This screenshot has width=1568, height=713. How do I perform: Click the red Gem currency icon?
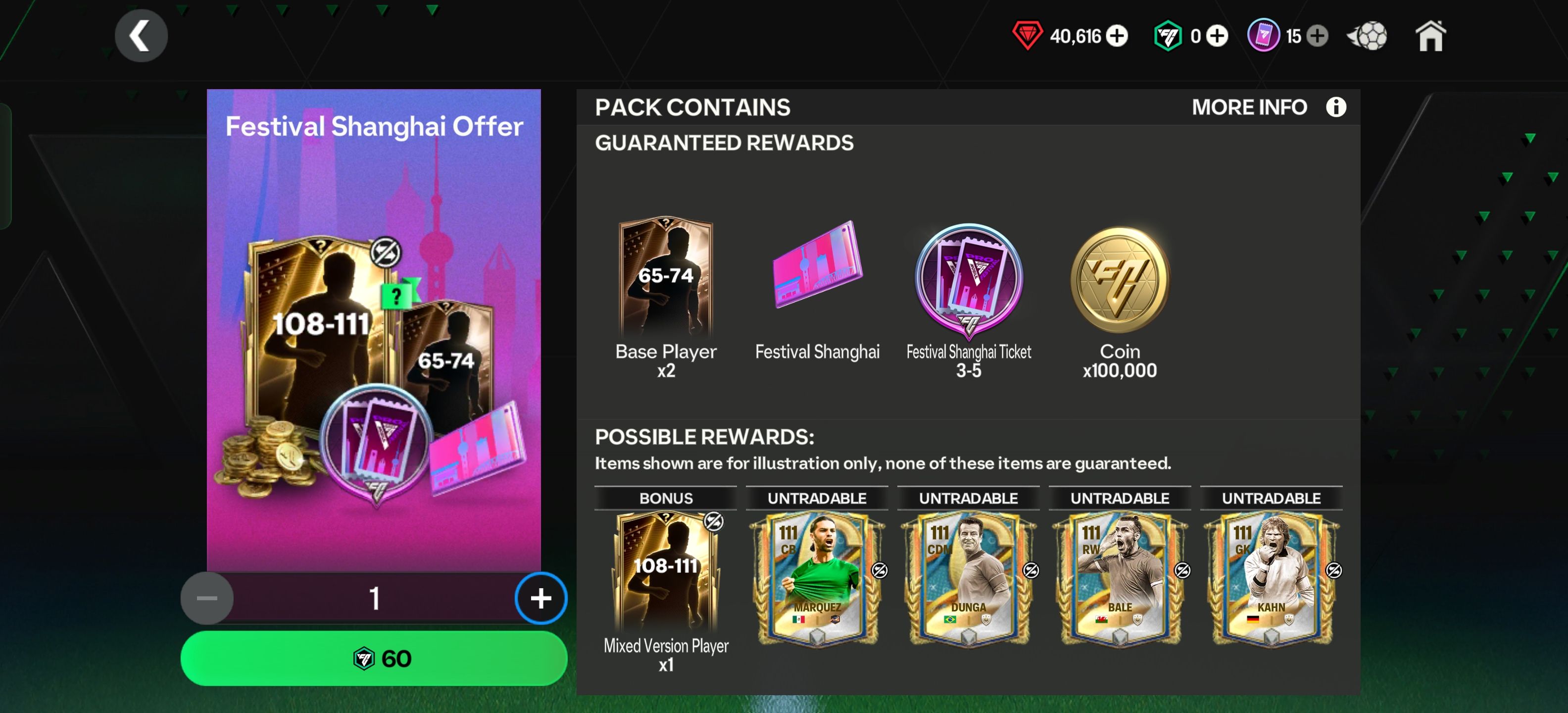click(x=1027, y=36)
